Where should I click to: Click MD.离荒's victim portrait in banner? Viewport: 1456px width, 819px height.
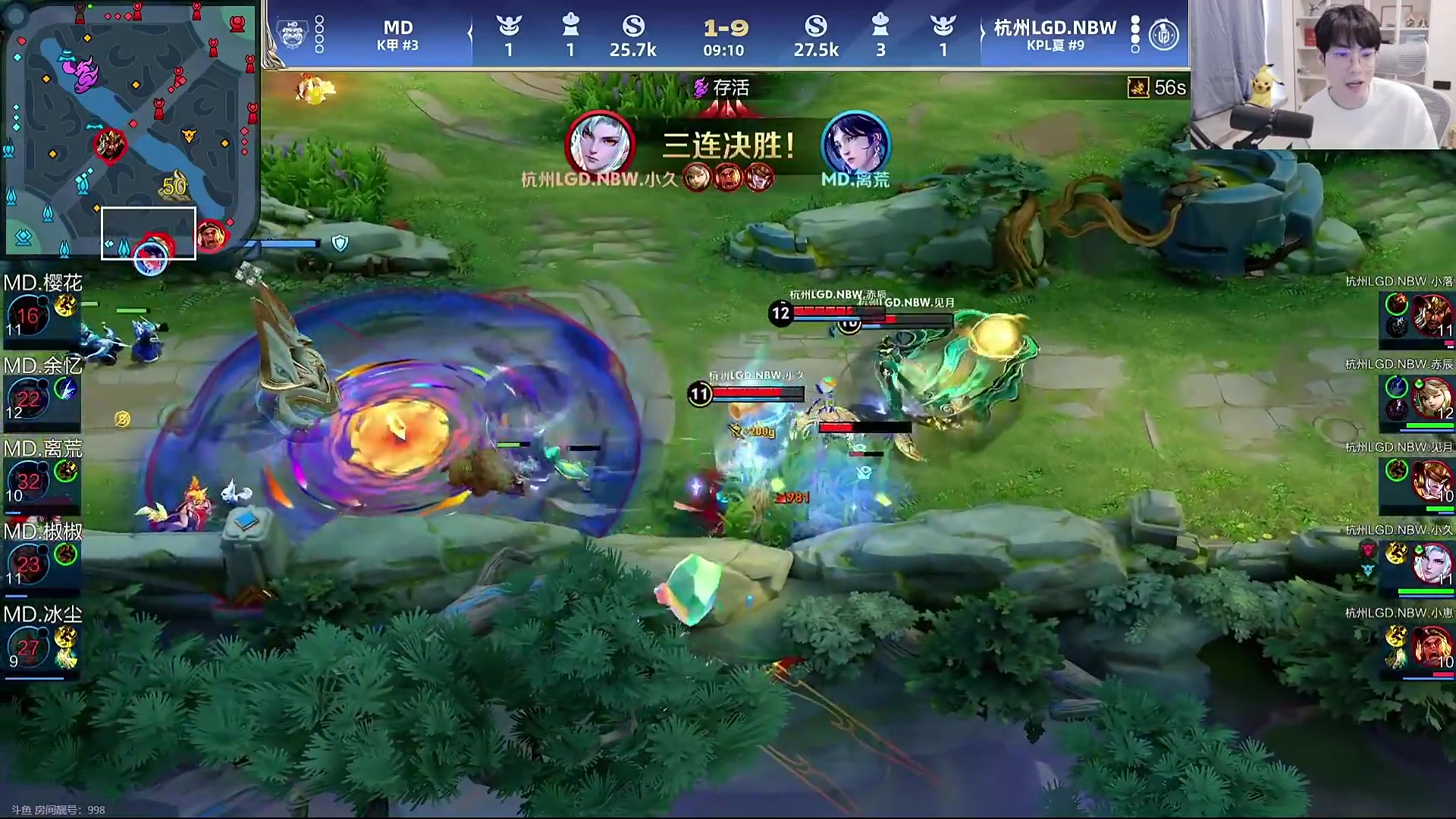click(855, 144)
